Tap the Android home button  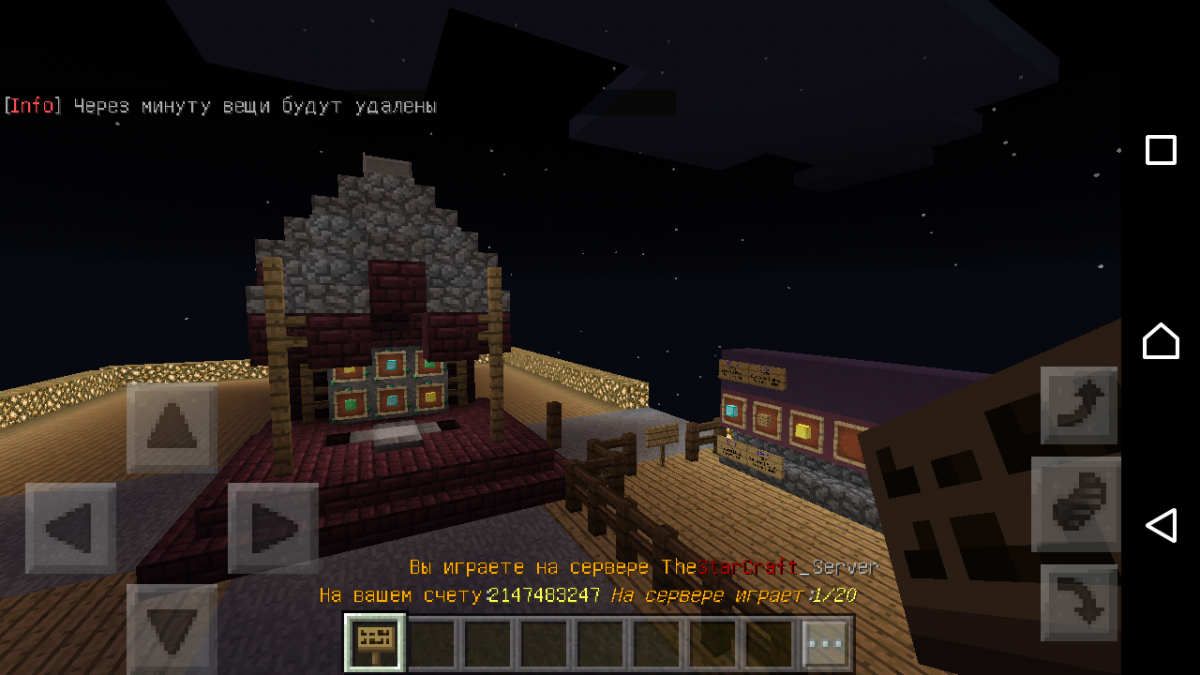tap(1160, 341)
